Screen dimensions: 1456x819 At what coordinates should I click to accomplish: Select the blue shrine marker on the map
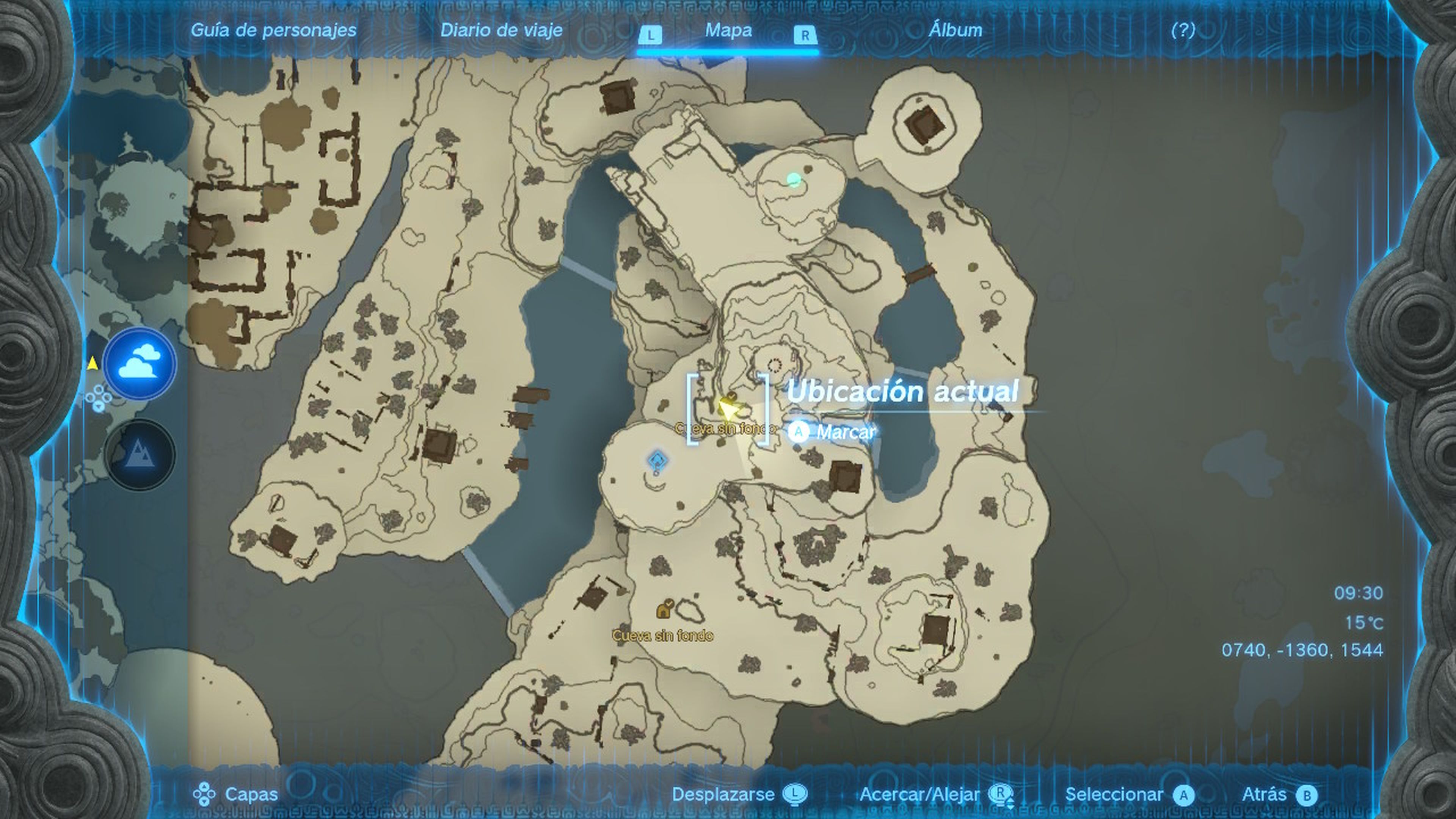[657, 460]
